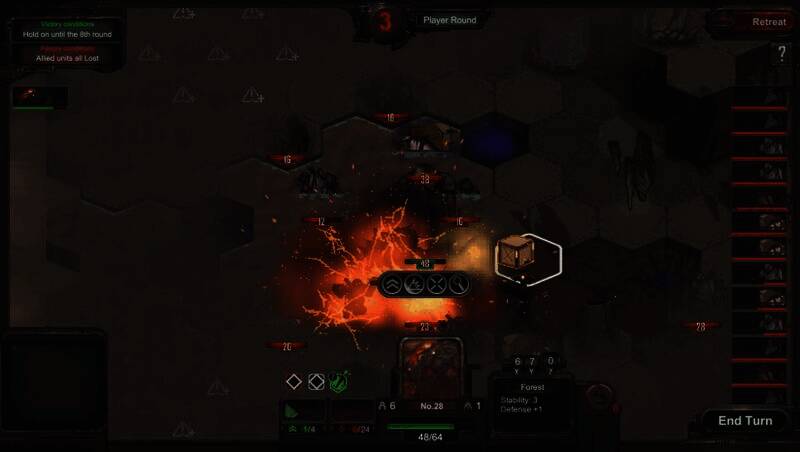Image resolution: width=800 pixels, height=452 pixels.
Task: Choose the landscape action icon in unit bar
Action: click(x=415, y=285)
